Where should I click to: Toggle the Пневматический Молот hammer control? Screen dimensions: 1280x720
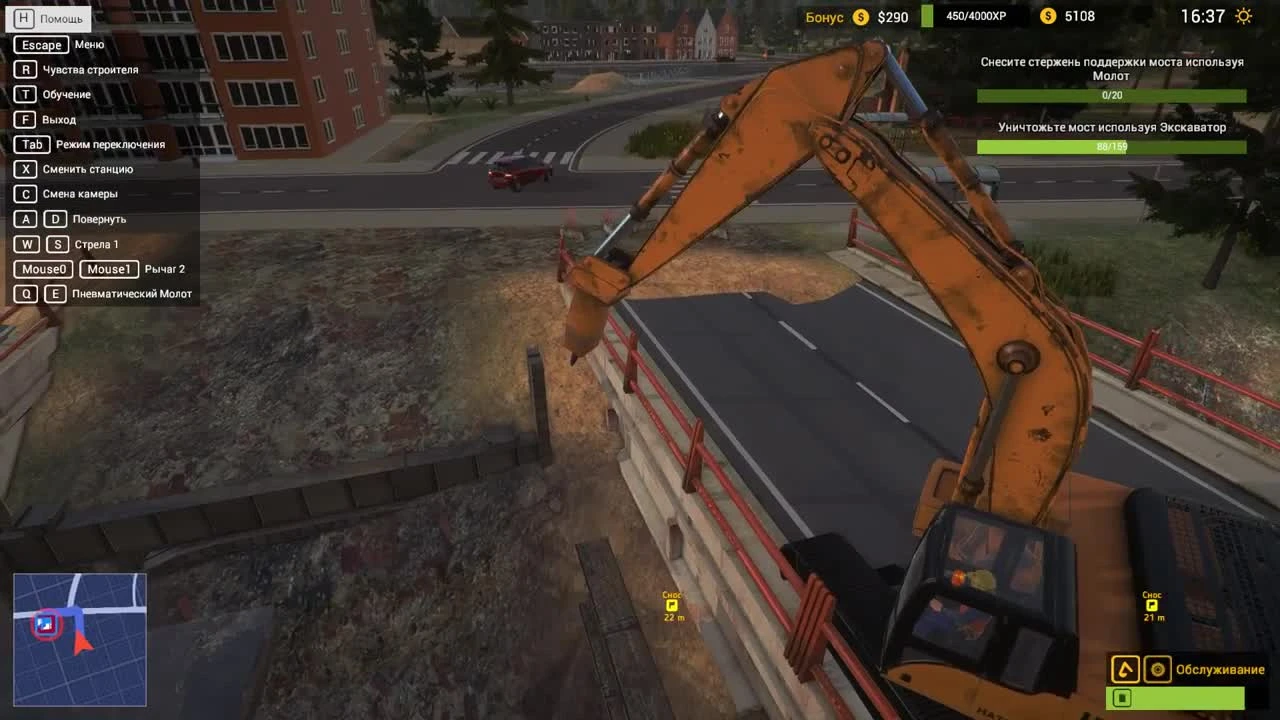(x=115, y=294)
